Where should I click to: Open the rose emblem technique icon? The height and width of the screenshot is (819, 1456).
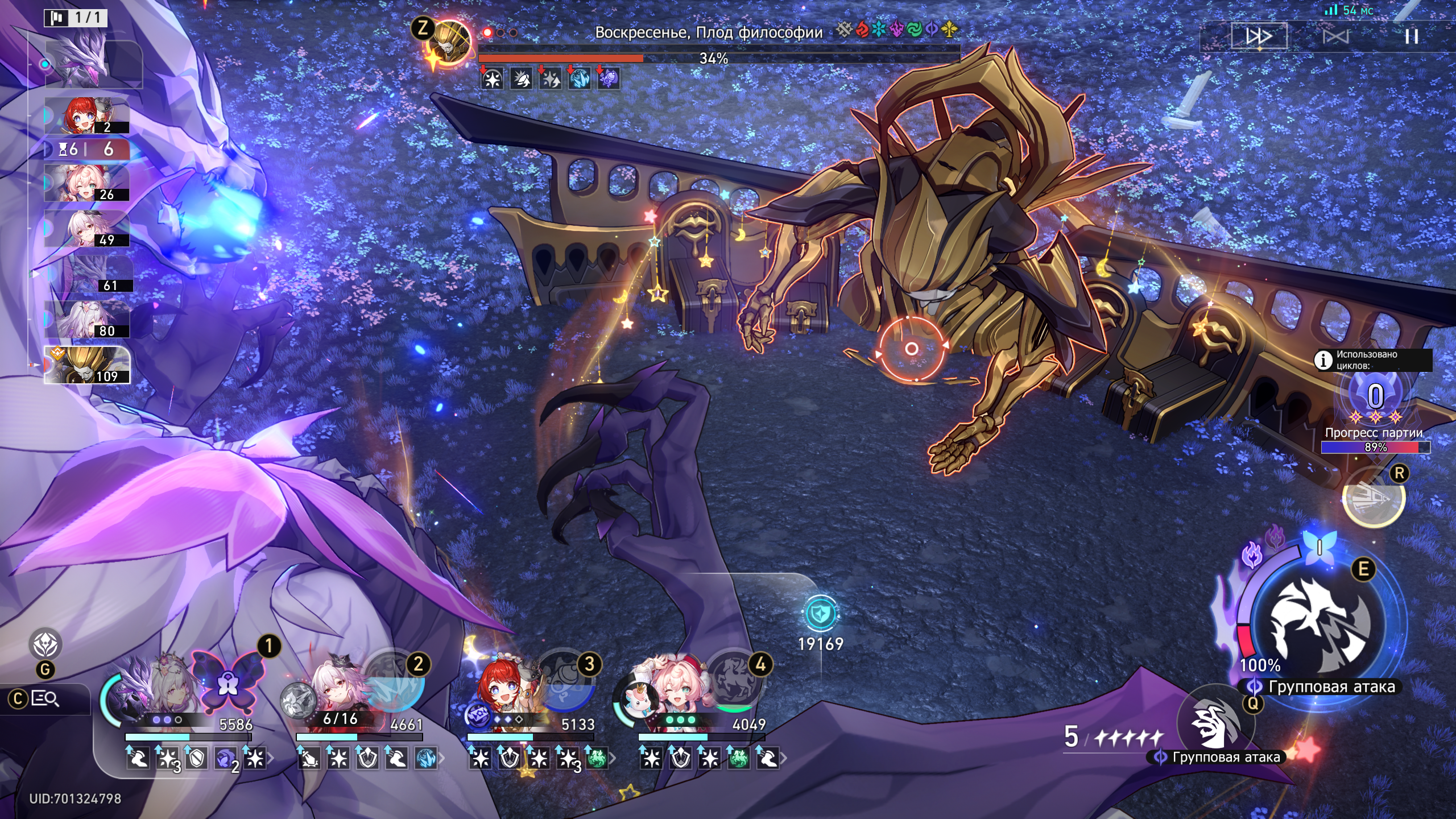click(45, 645)
